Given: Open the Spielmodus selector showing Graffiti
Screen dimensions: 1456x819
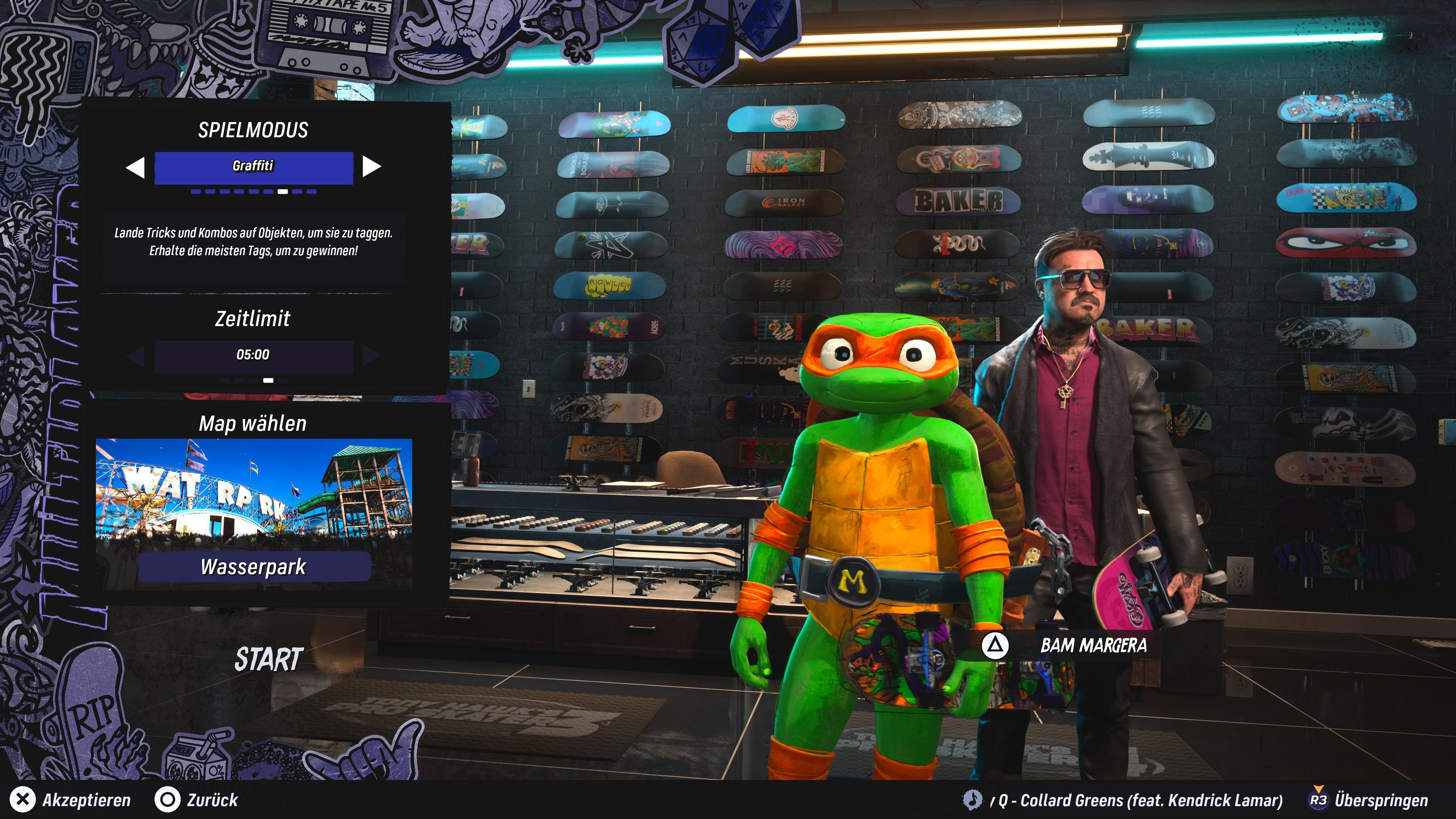Looking at the screenshot, I should (x=253, y=166).
